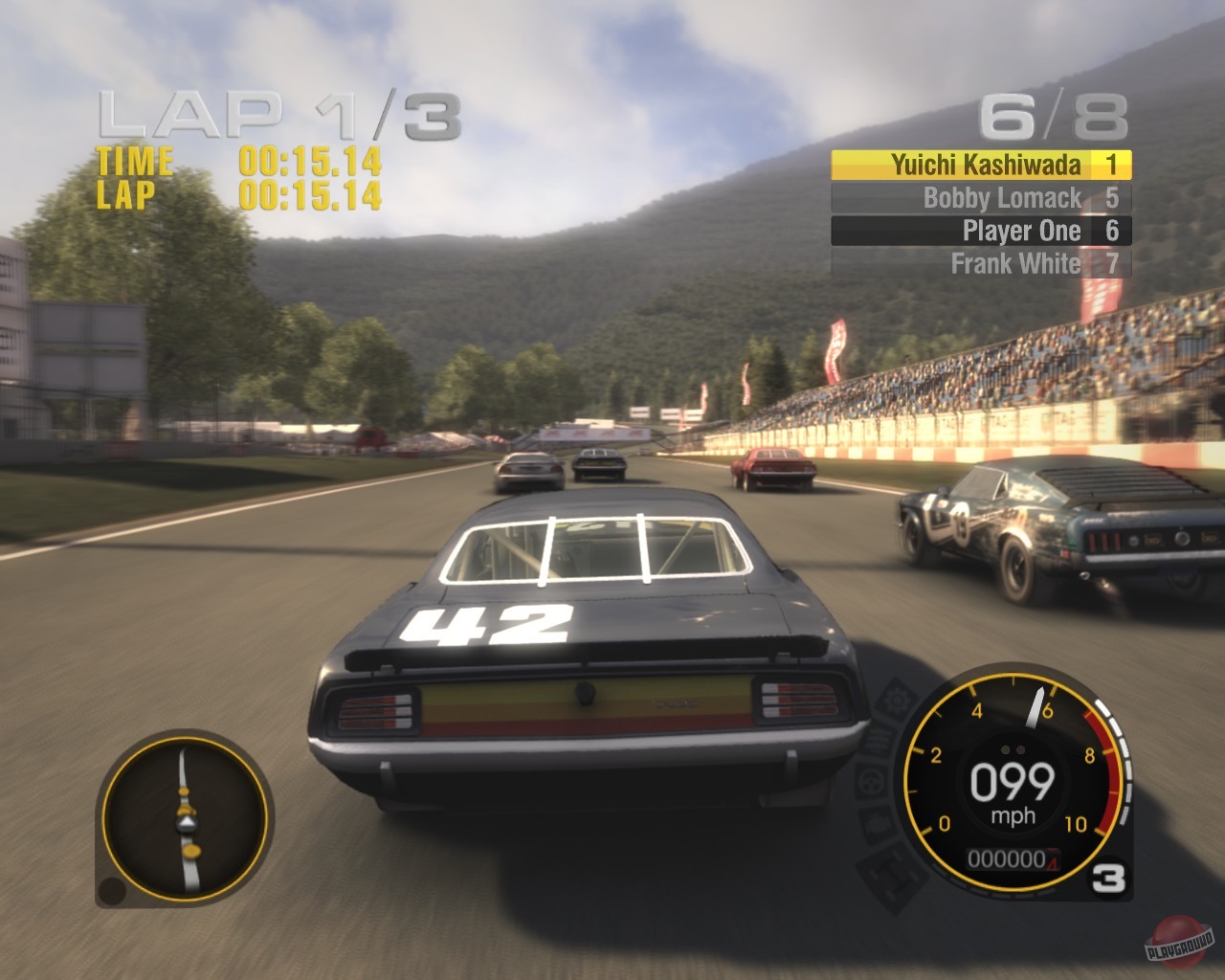Click the gear/settings damage icon above the speedometer
The image size is (1225, 980).
point(894,701)
